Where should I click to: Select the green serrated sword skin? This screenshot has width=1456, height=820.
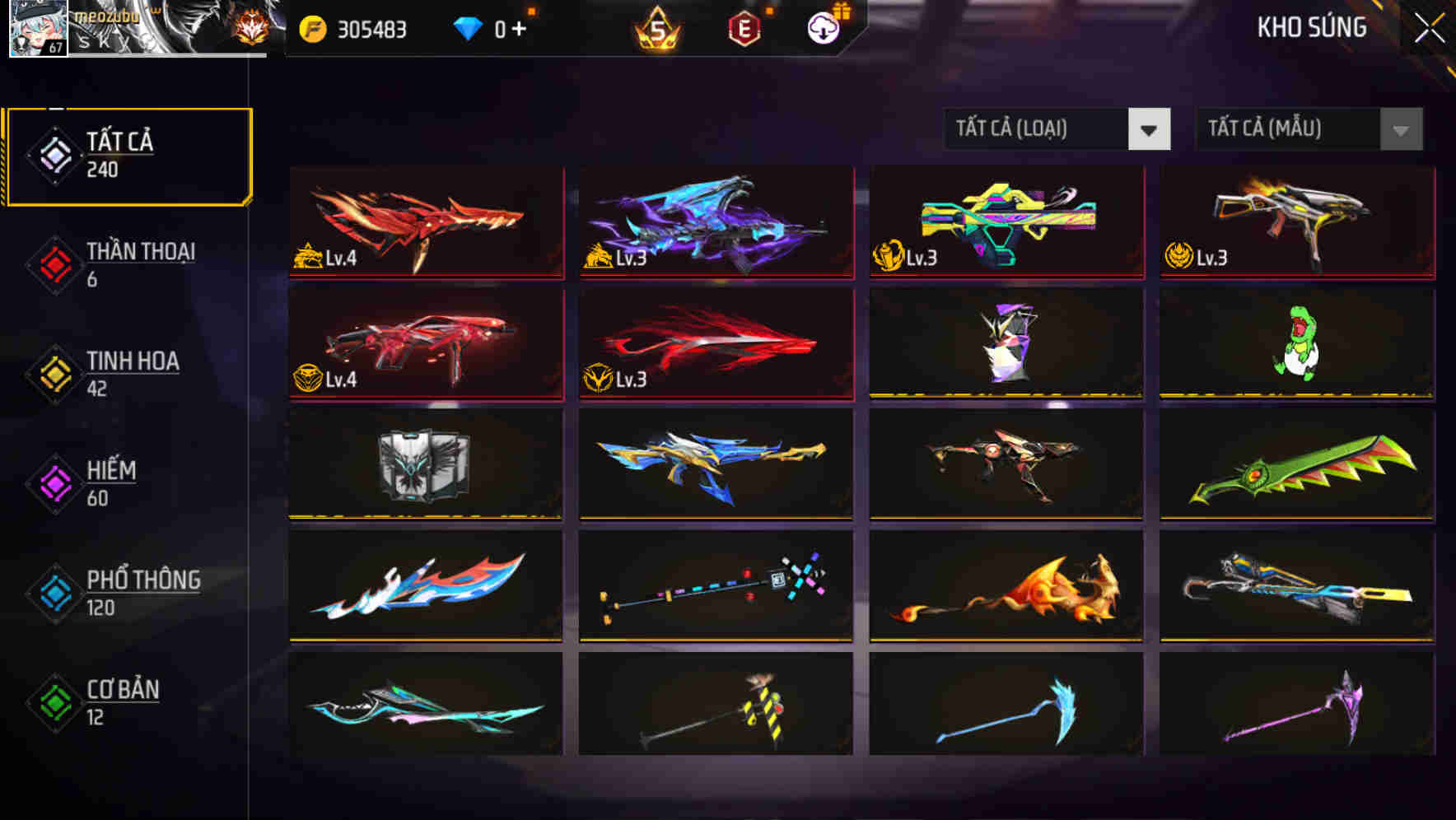point(1296,465)
